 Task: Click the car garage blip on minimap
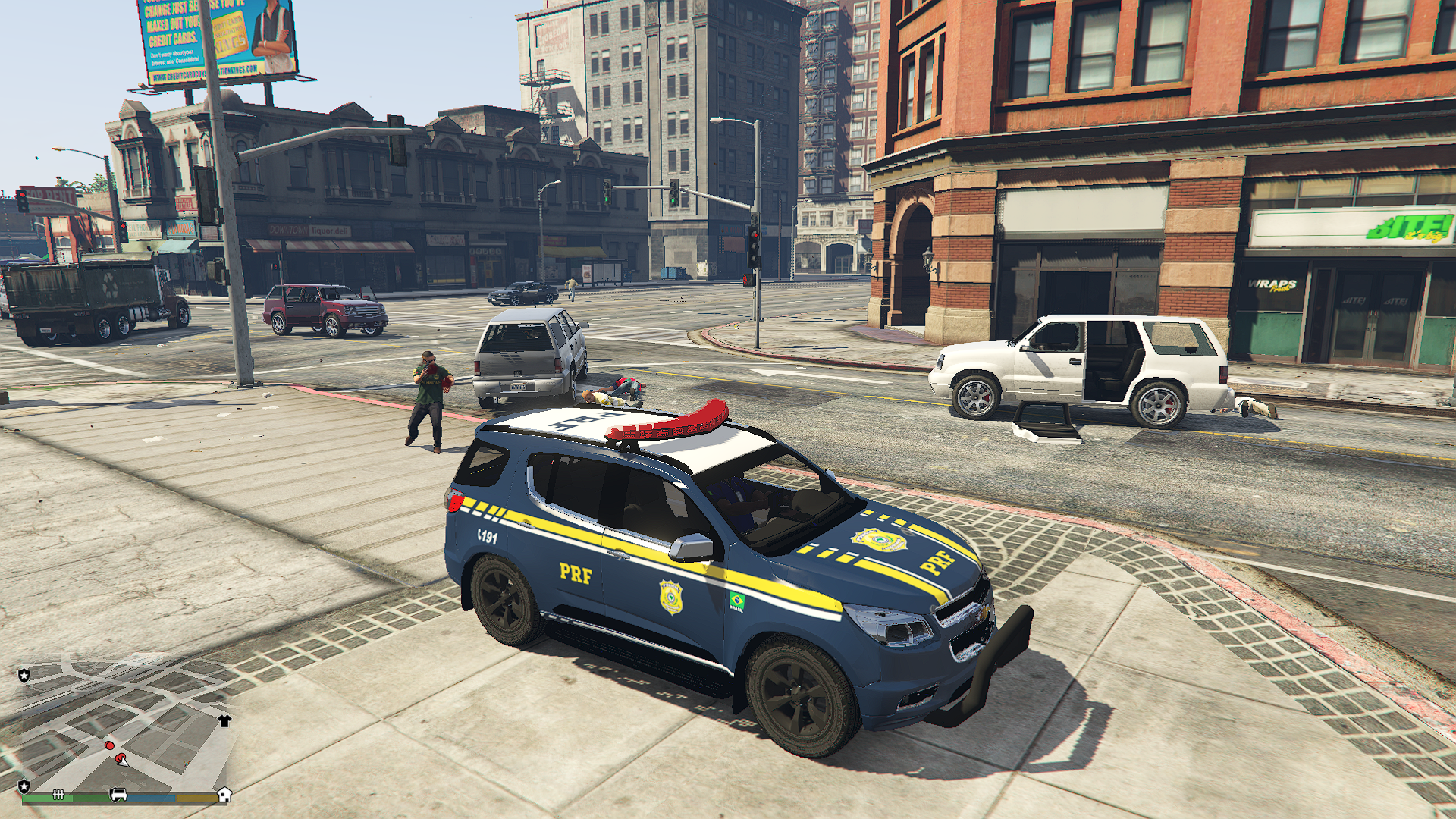tap(118, 794)
